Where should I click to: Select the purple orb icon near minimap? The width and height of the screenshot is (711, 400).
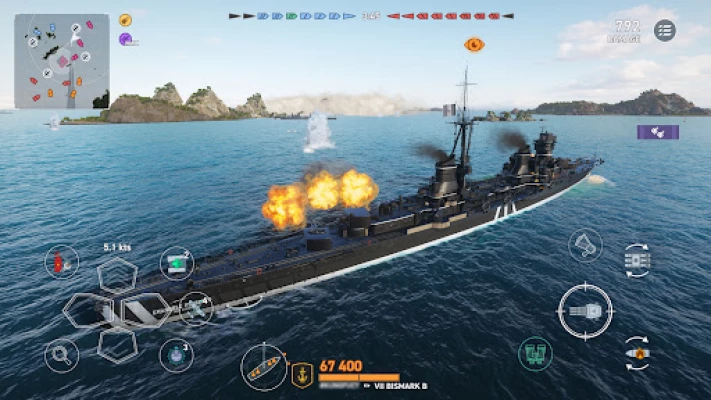[126, 39]
